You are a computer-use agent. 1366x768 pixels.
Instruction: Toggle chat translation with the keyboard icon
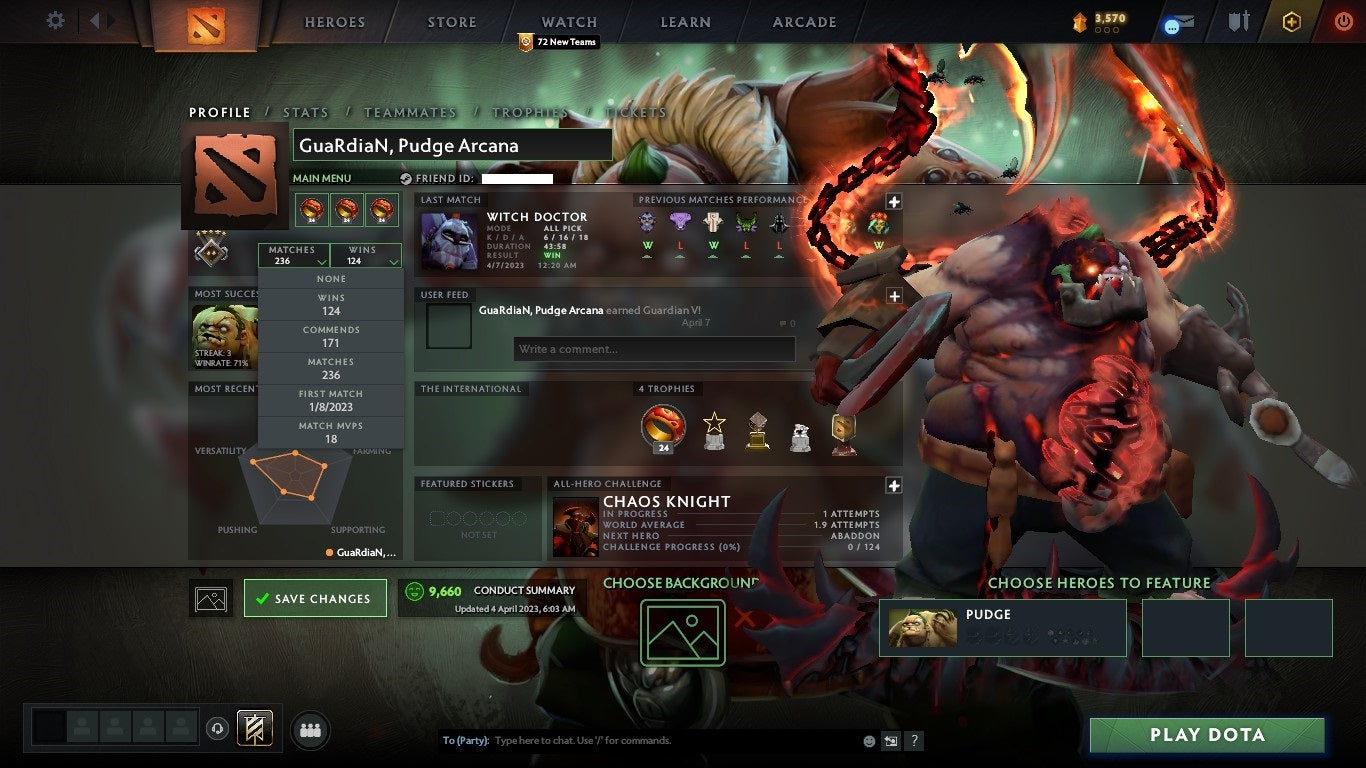coord(889,741)
